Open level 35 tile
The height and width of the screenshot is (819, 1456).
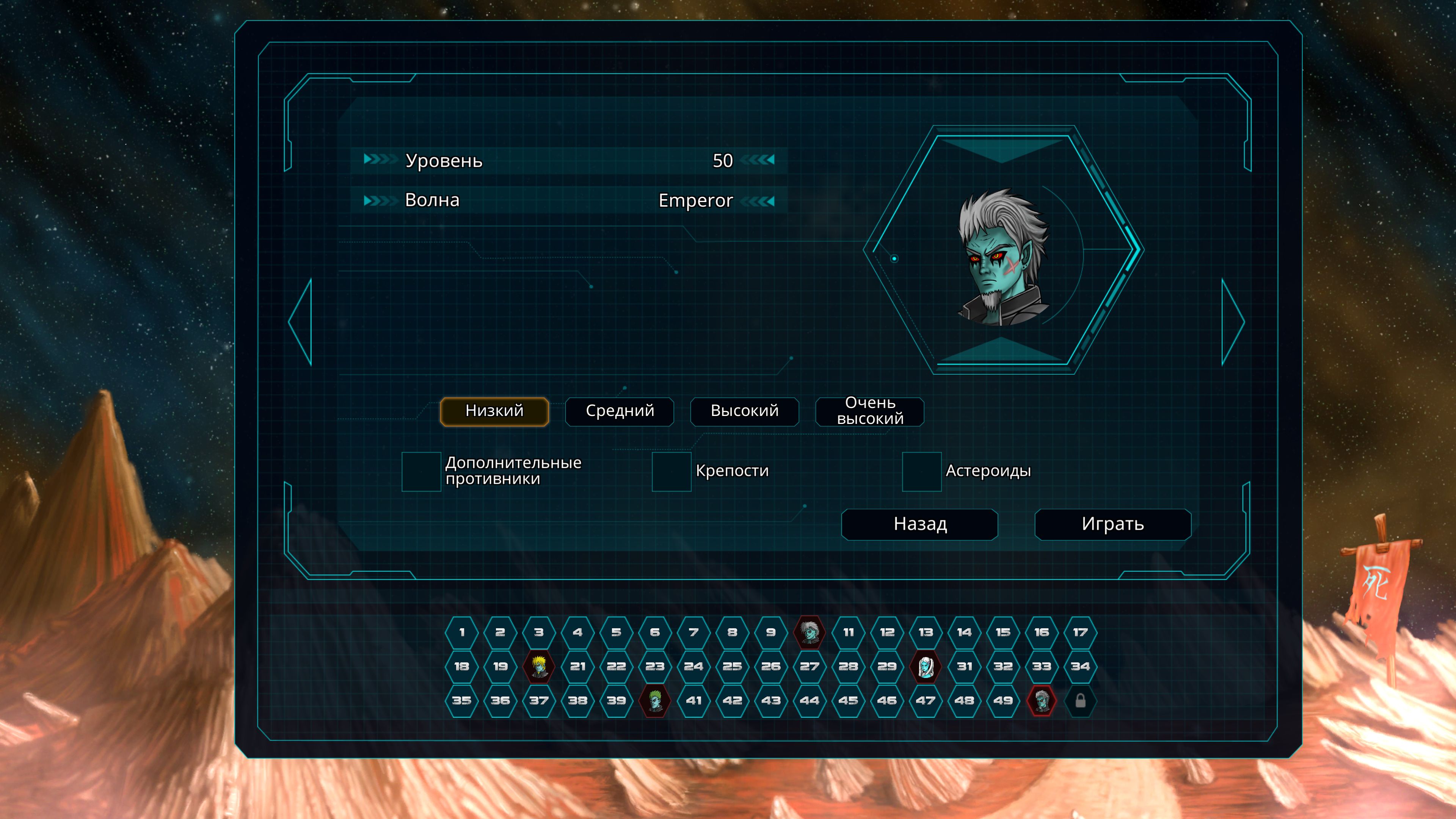[x=462, y=701]
